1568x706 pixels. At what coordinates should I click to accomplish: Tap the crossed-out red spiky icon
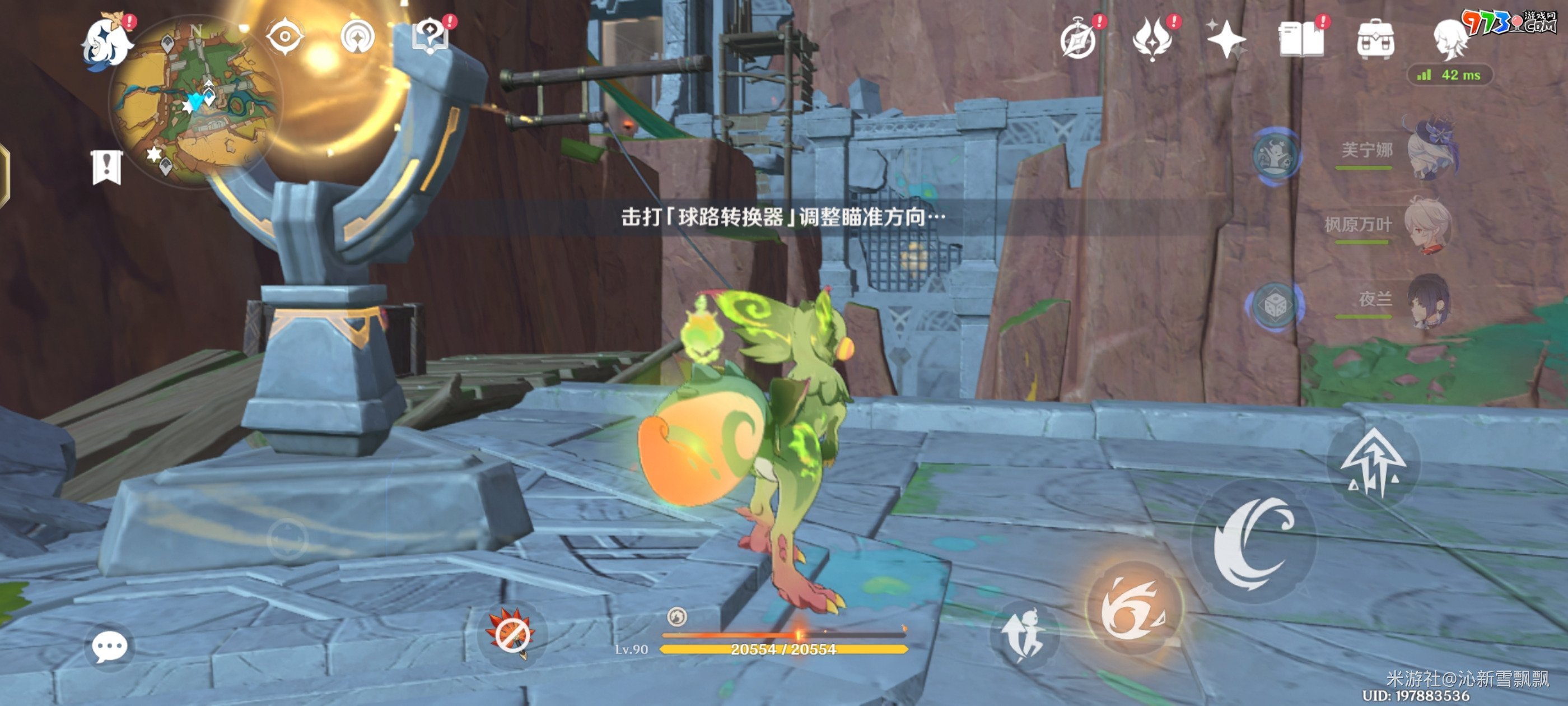[511, 634]
